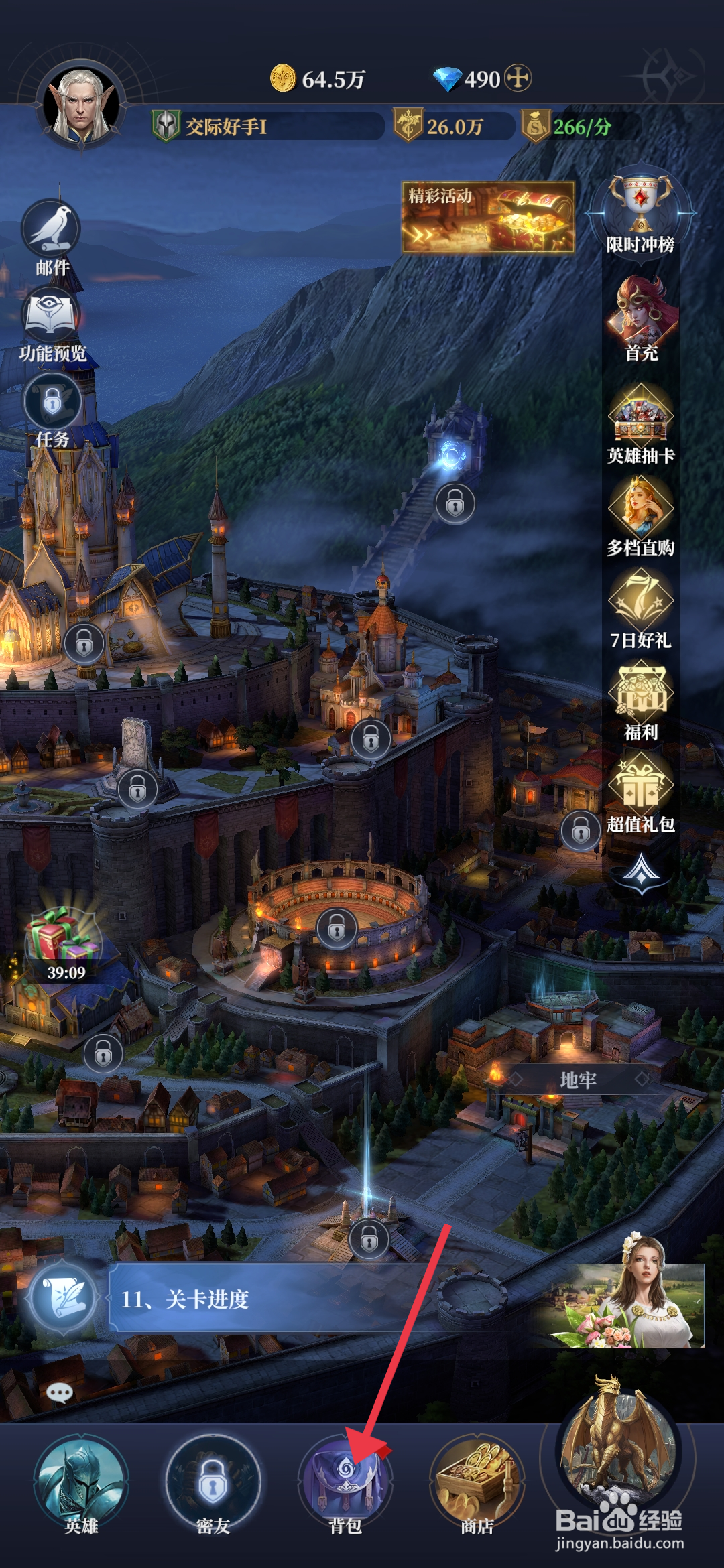Open the 邮件 mail icon
Screen dimensions: 724x1568
(x=52, y=231)
